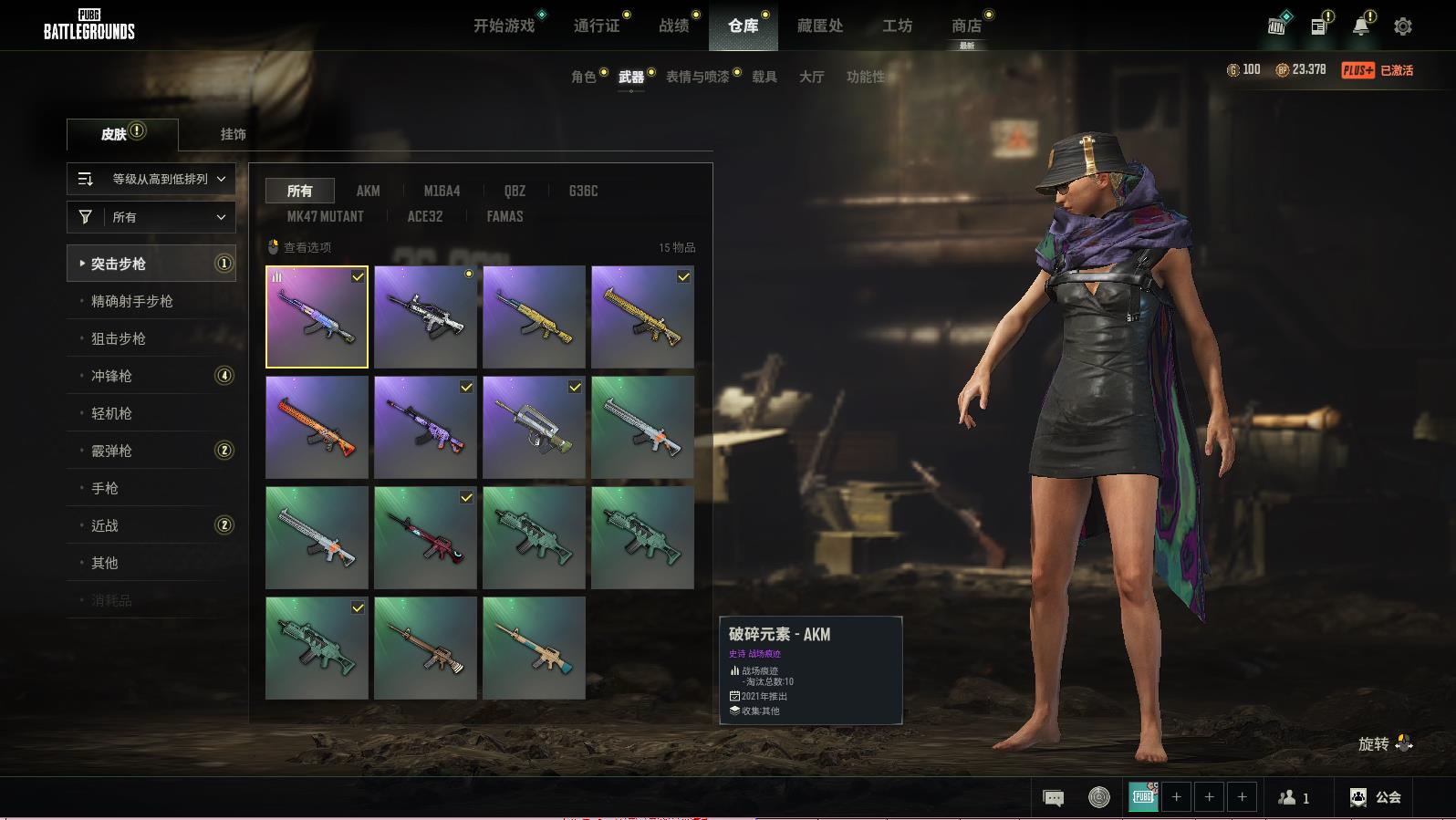Open the 工坊 workshop tab
The width and height of the screenshot is (1456, 820).
(897, 26)
